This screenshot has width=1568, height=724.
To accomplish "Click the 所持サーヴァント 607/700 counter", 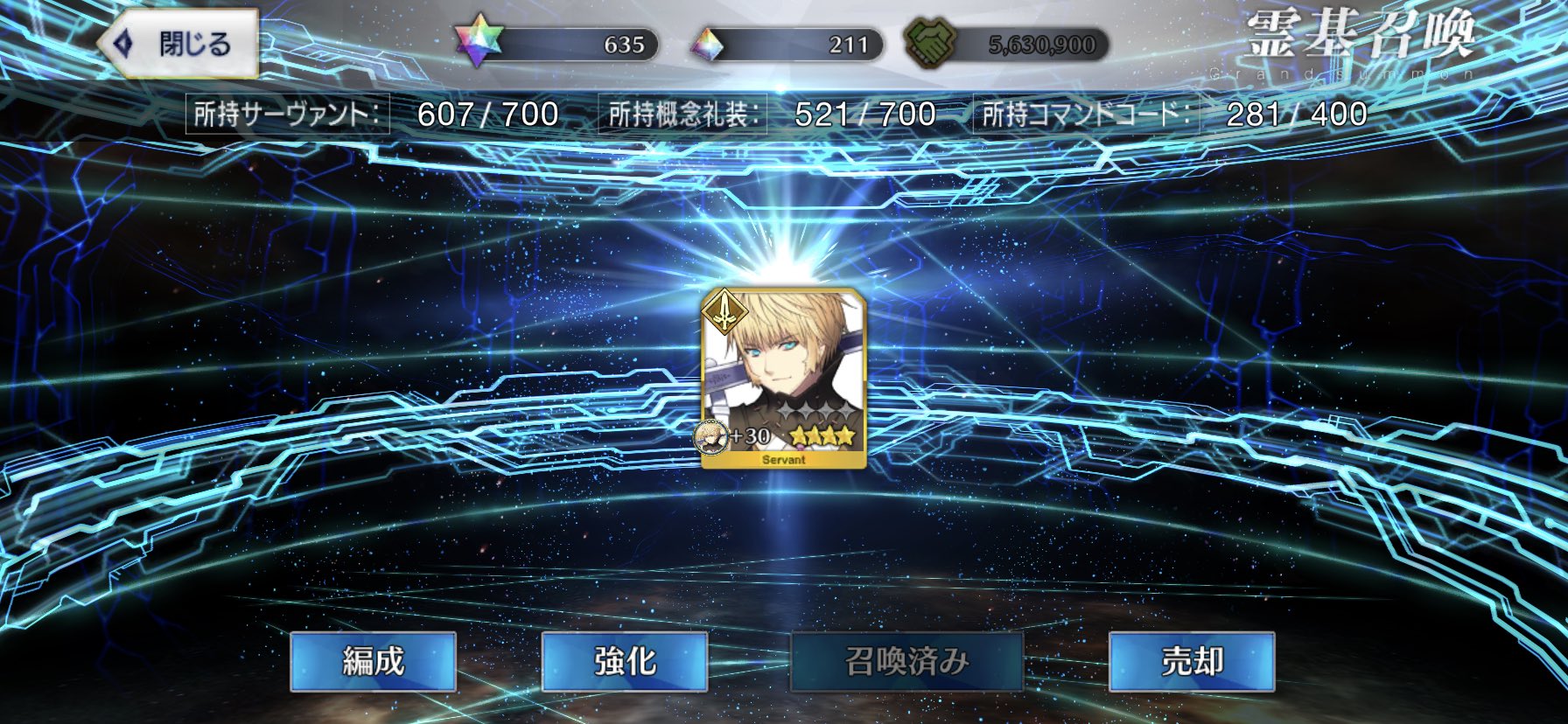I will point(376,113).
